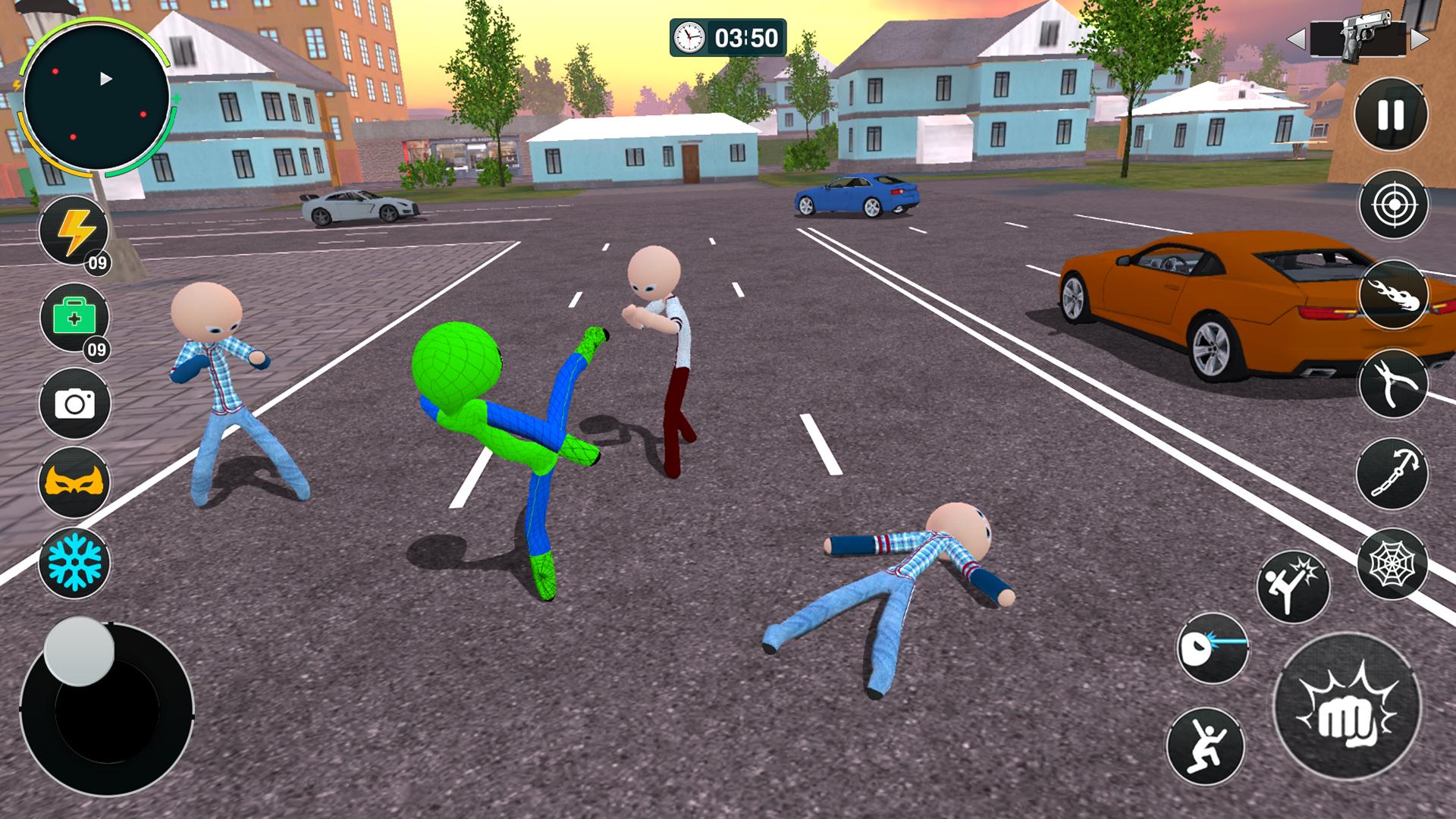Hit the fist punch button
The image size is (1456, 819).
1347,708
